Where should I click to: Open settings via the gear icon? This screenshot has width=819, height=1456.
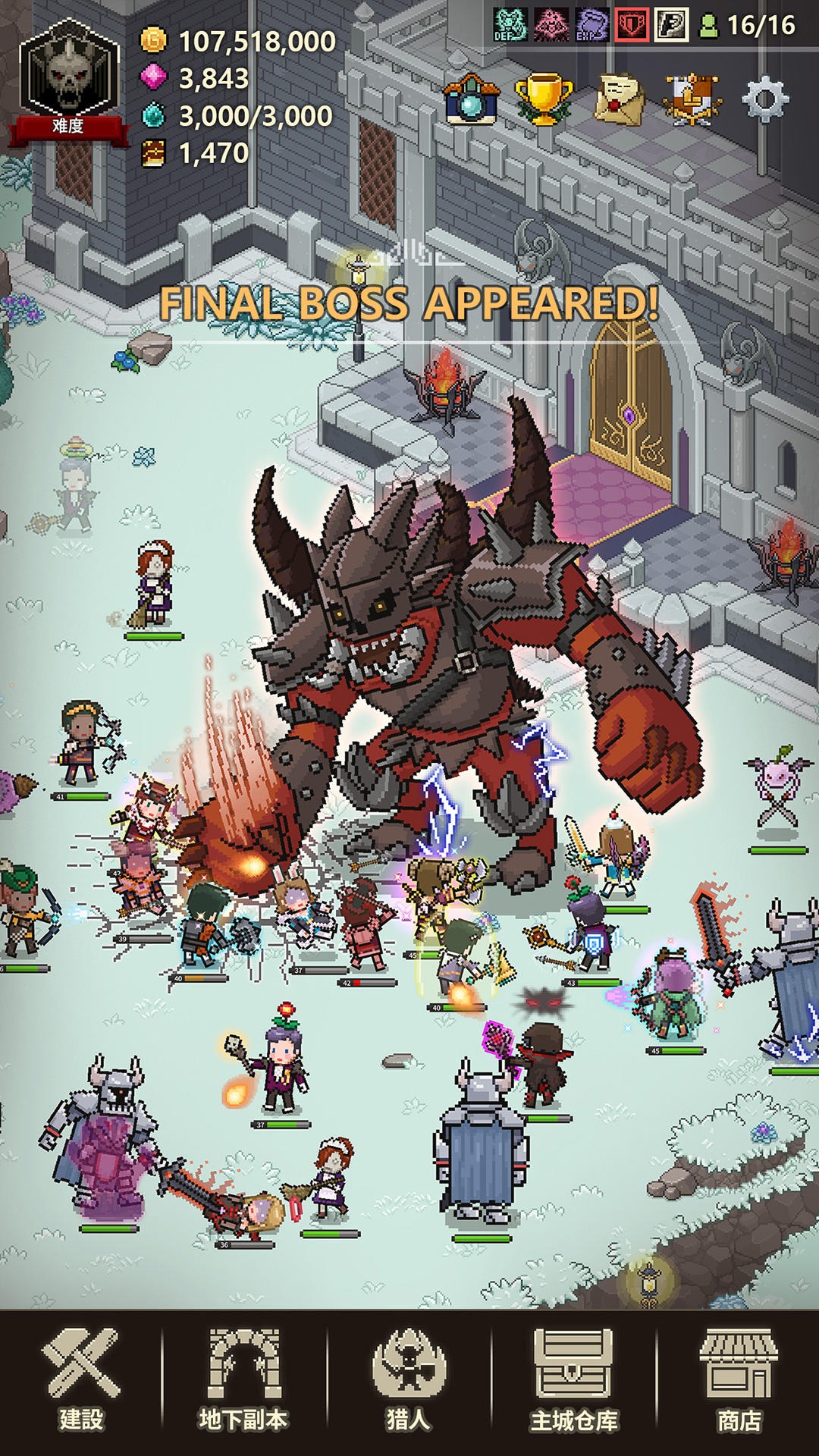764,99
